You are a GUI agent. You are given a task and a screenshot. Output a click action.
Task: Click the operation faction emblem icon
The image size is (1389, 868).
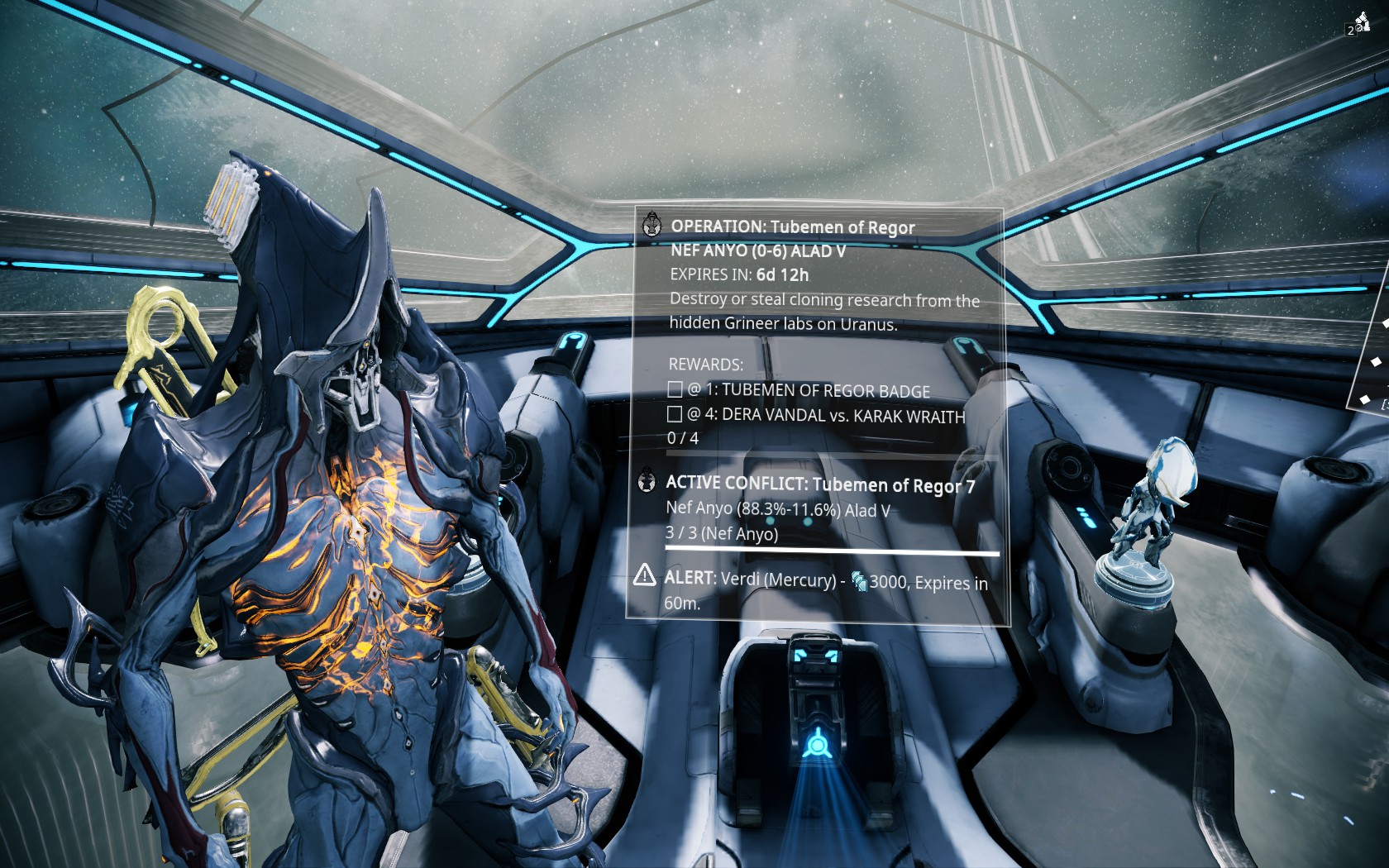point(652,224)
